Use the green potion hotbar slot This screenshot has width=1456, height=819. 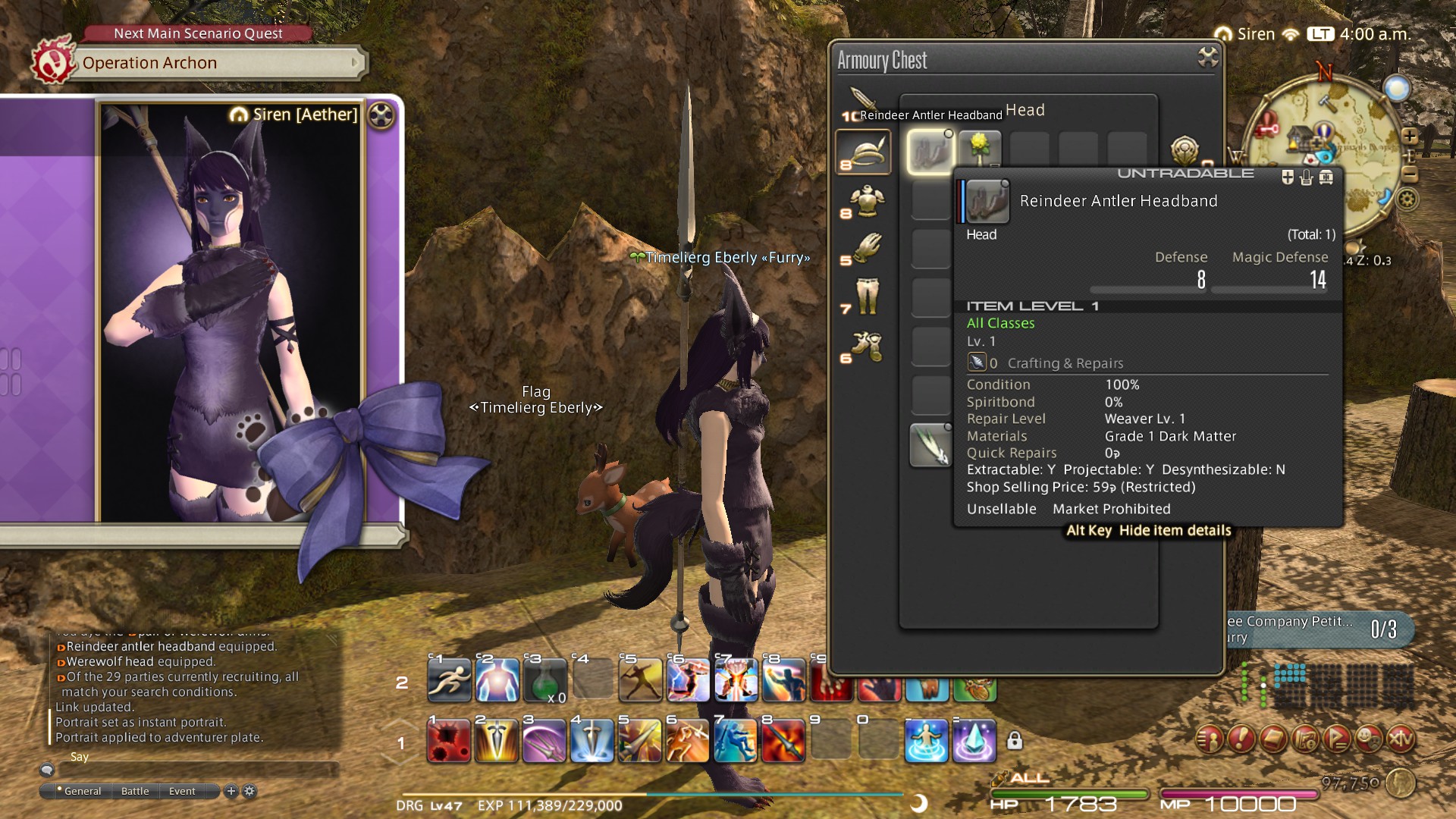(x=544, y=680)
